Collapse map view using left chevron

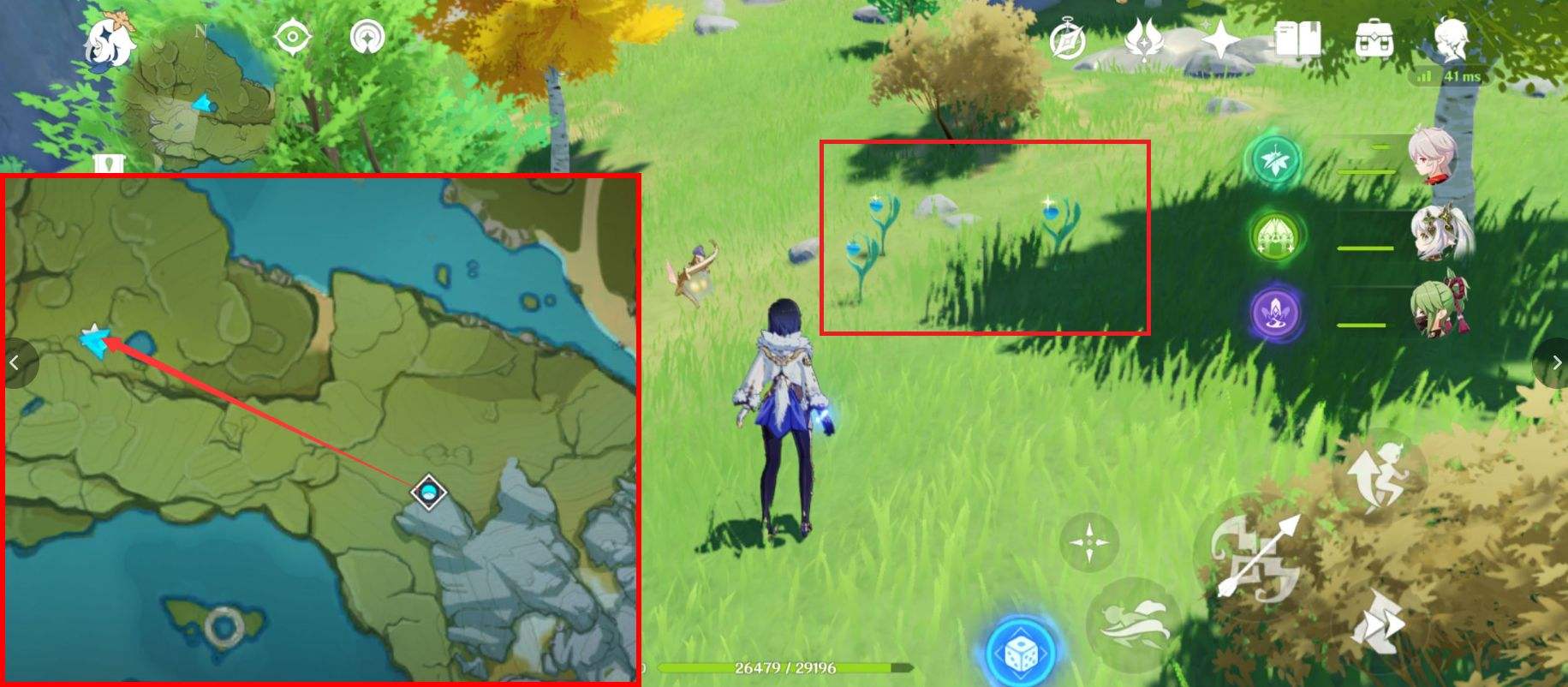pos(15,362)
